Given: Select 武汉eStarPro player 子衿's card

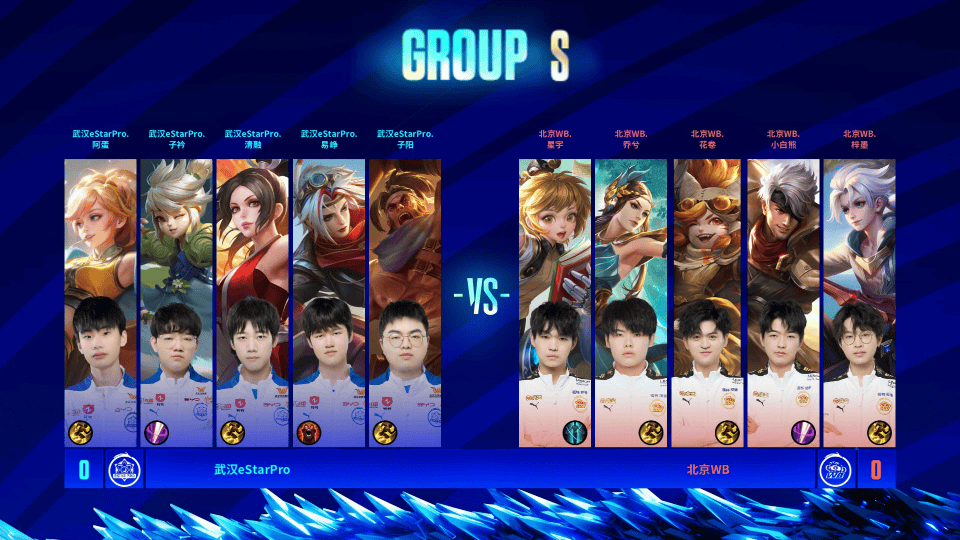Looking at the screenshot, I should tap(176, 300).
